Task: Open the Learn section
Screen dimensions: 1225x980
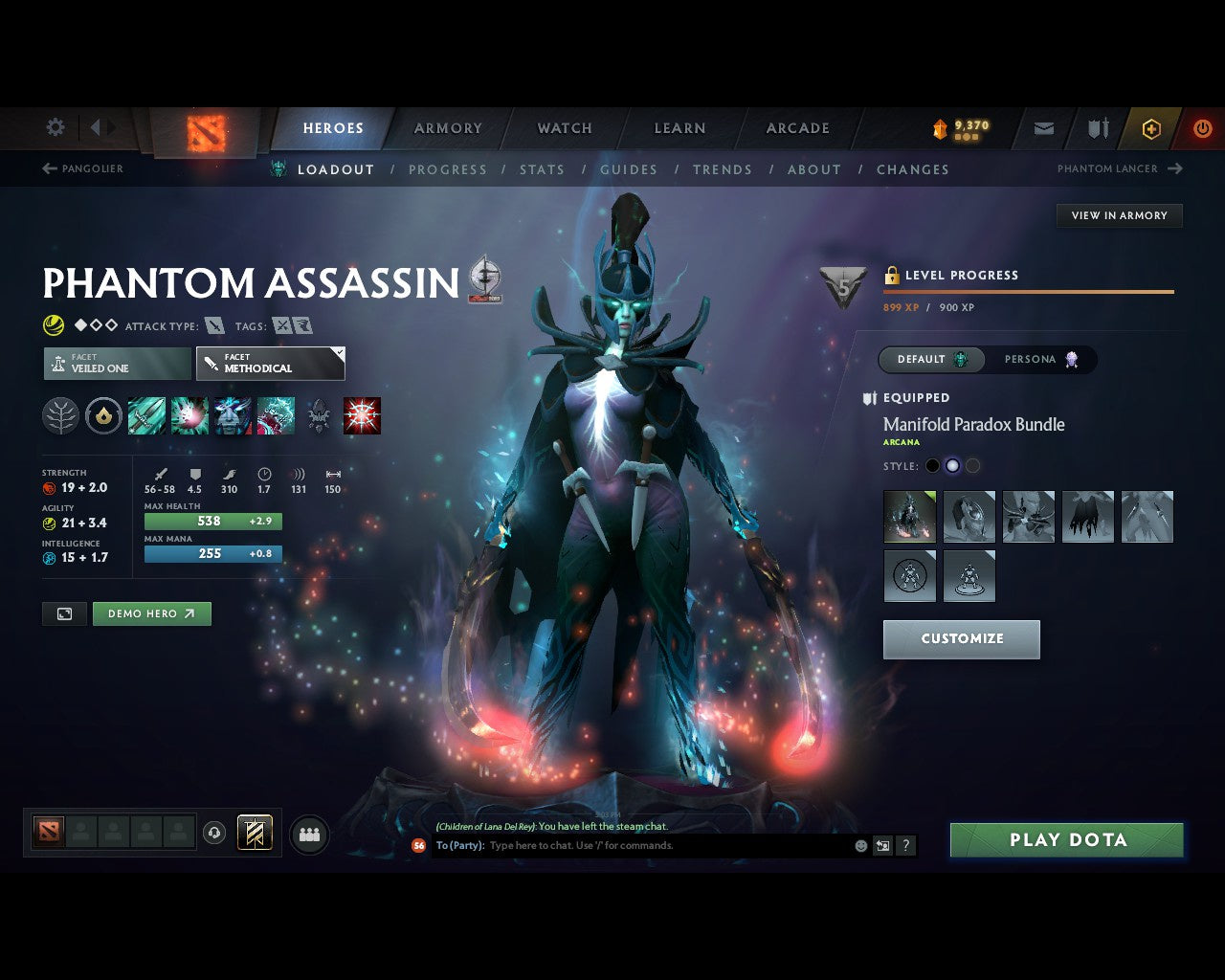Action: point(679,128)
